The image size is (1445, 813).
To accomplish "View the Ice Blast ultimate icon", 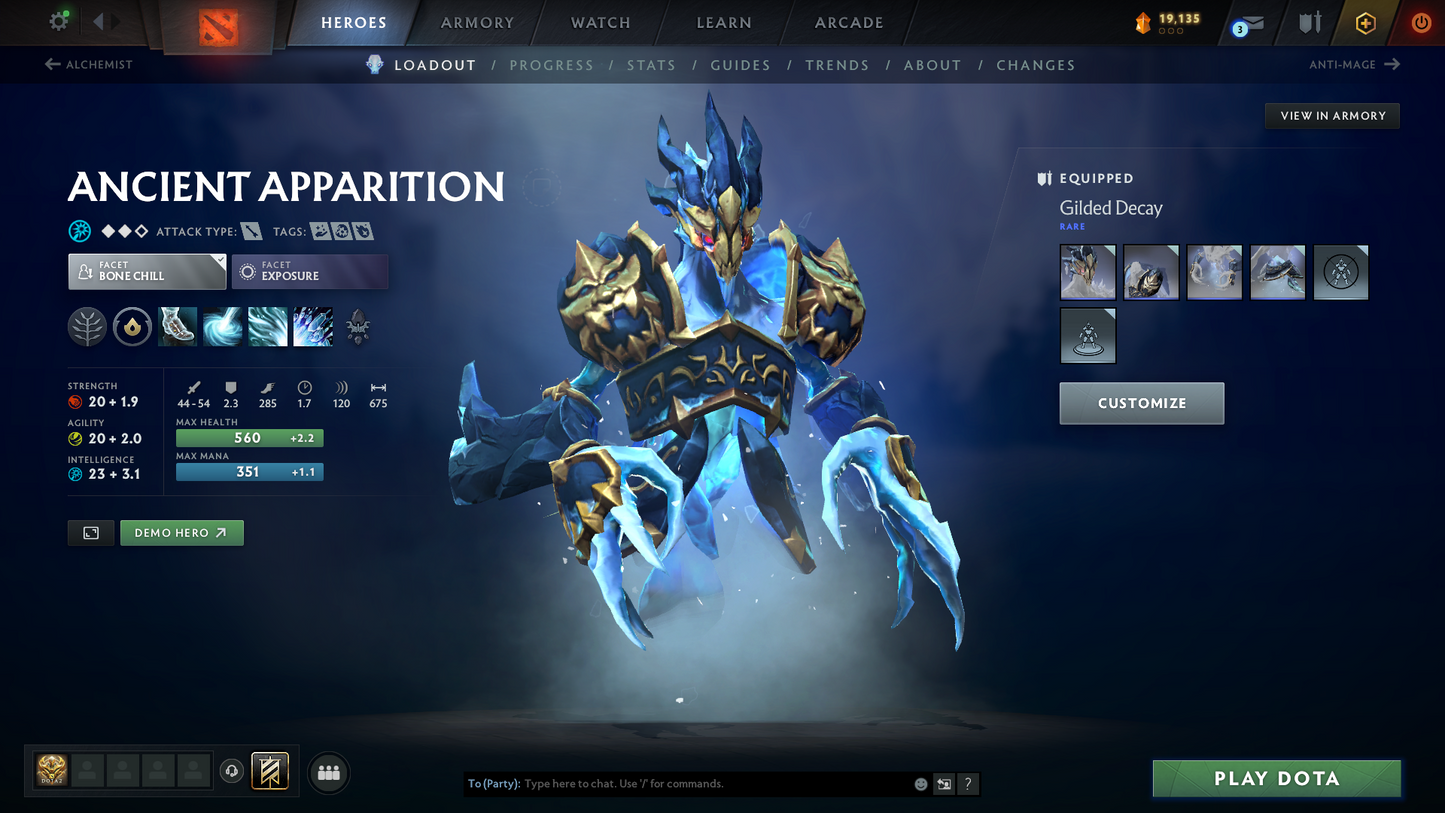I will click(x=313, y=327).
